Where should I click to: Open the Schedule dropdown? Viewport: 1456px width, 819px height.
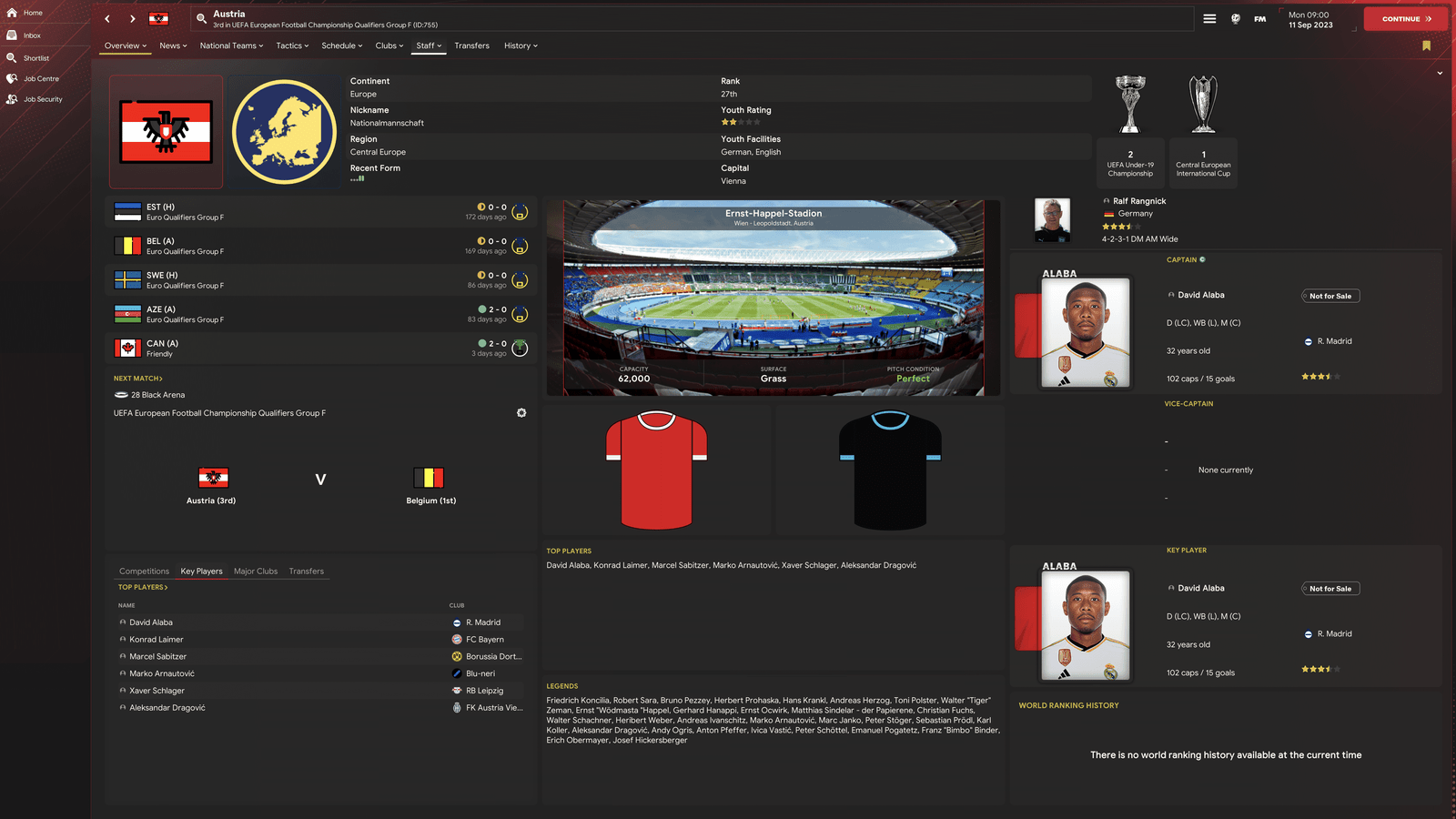pyautogui.click(x=341, y=45)
